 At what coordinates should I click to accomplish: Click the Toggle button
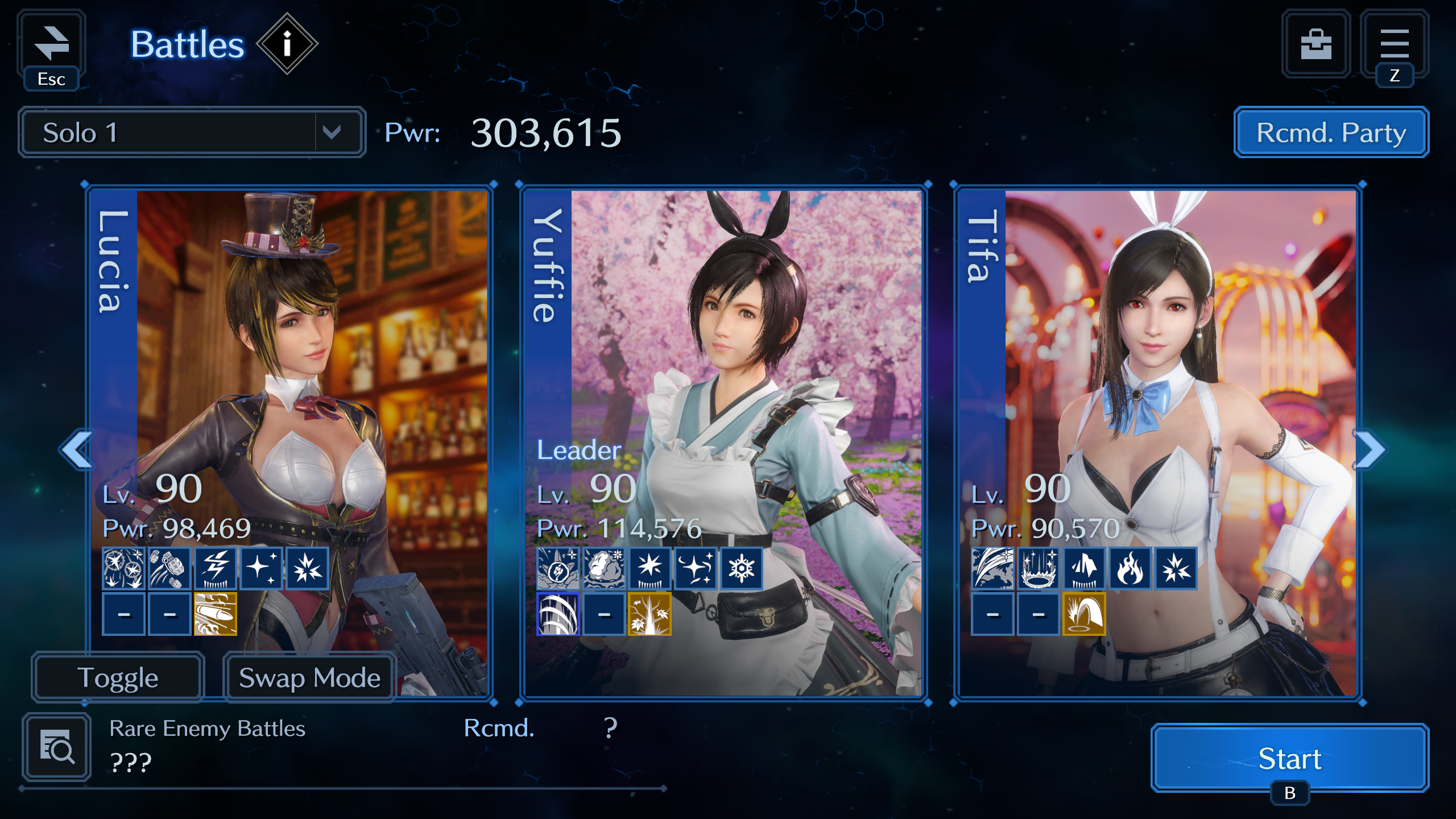click(118, 677)
